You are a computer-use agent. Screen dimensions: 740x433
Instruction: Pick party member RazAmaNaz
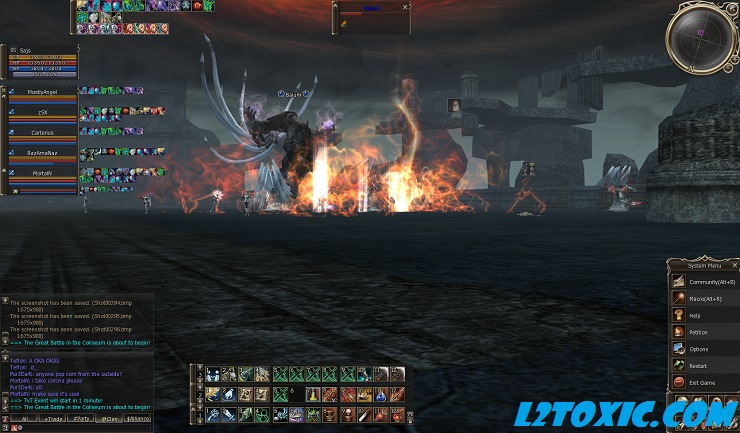[43, 152]
